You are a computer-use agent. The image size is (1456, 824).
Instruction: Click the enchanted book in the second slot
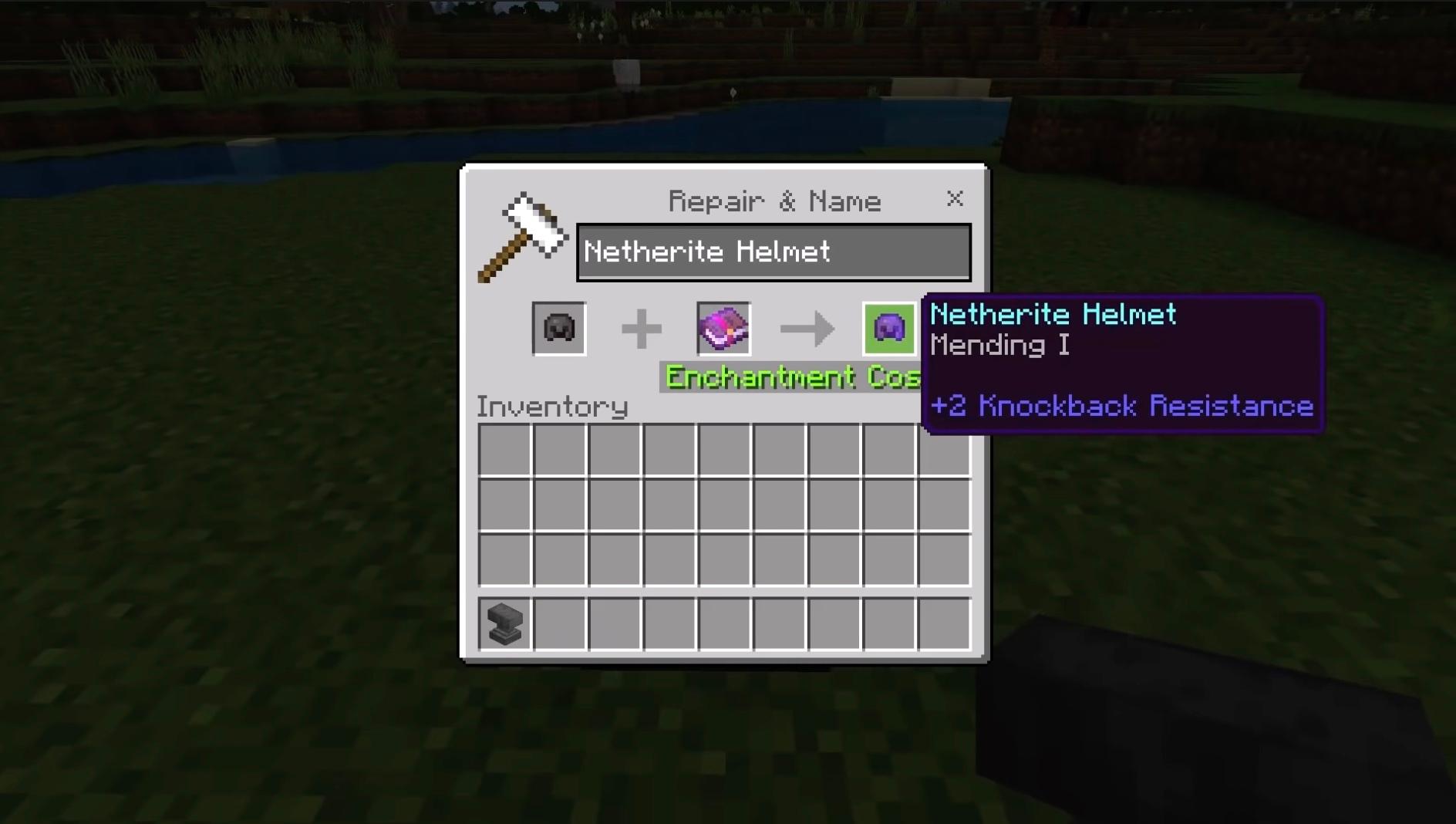click(x=723, y=327)
